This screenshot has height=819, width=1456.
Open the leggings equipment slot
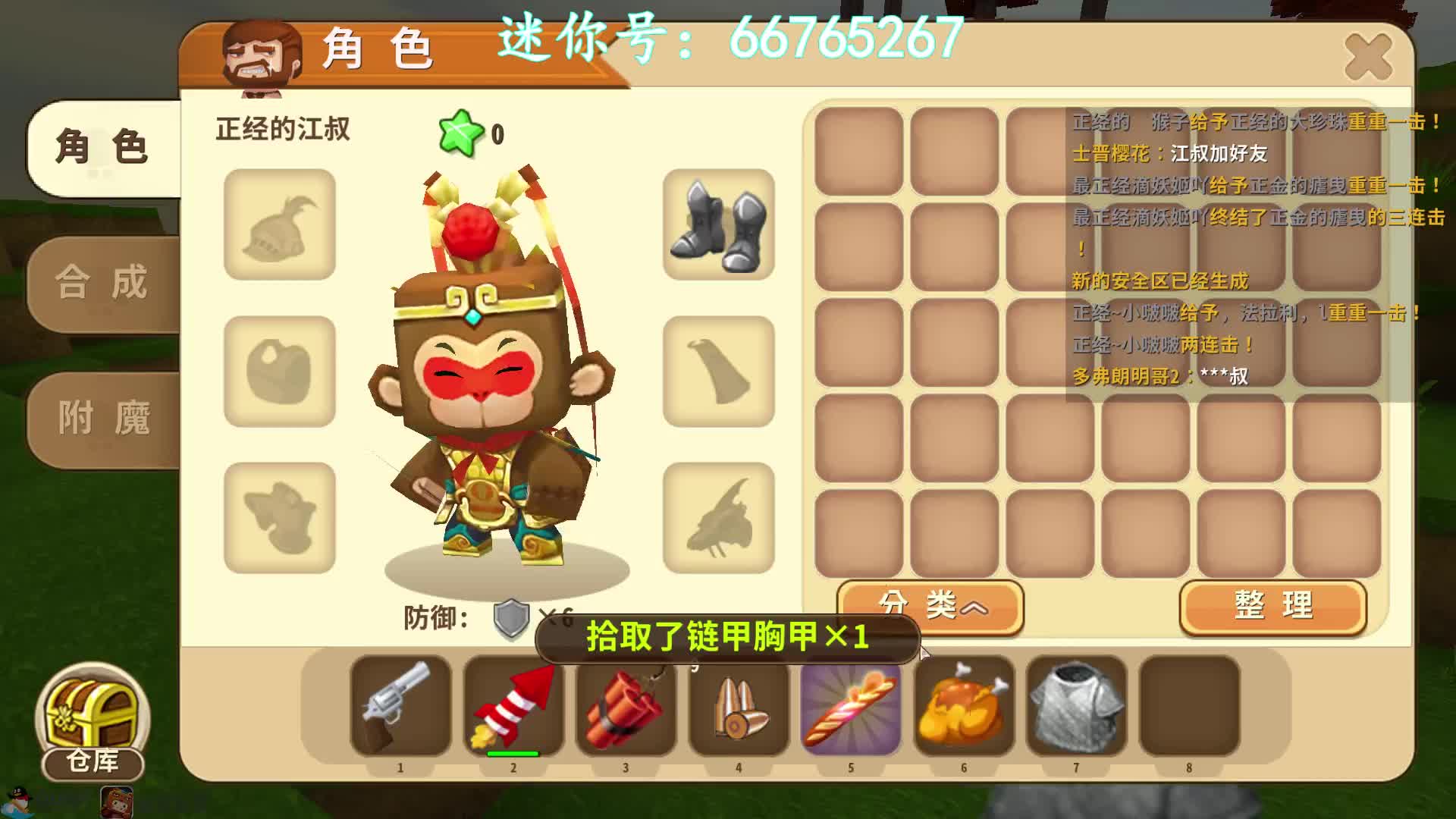click(x=279, y=518)
